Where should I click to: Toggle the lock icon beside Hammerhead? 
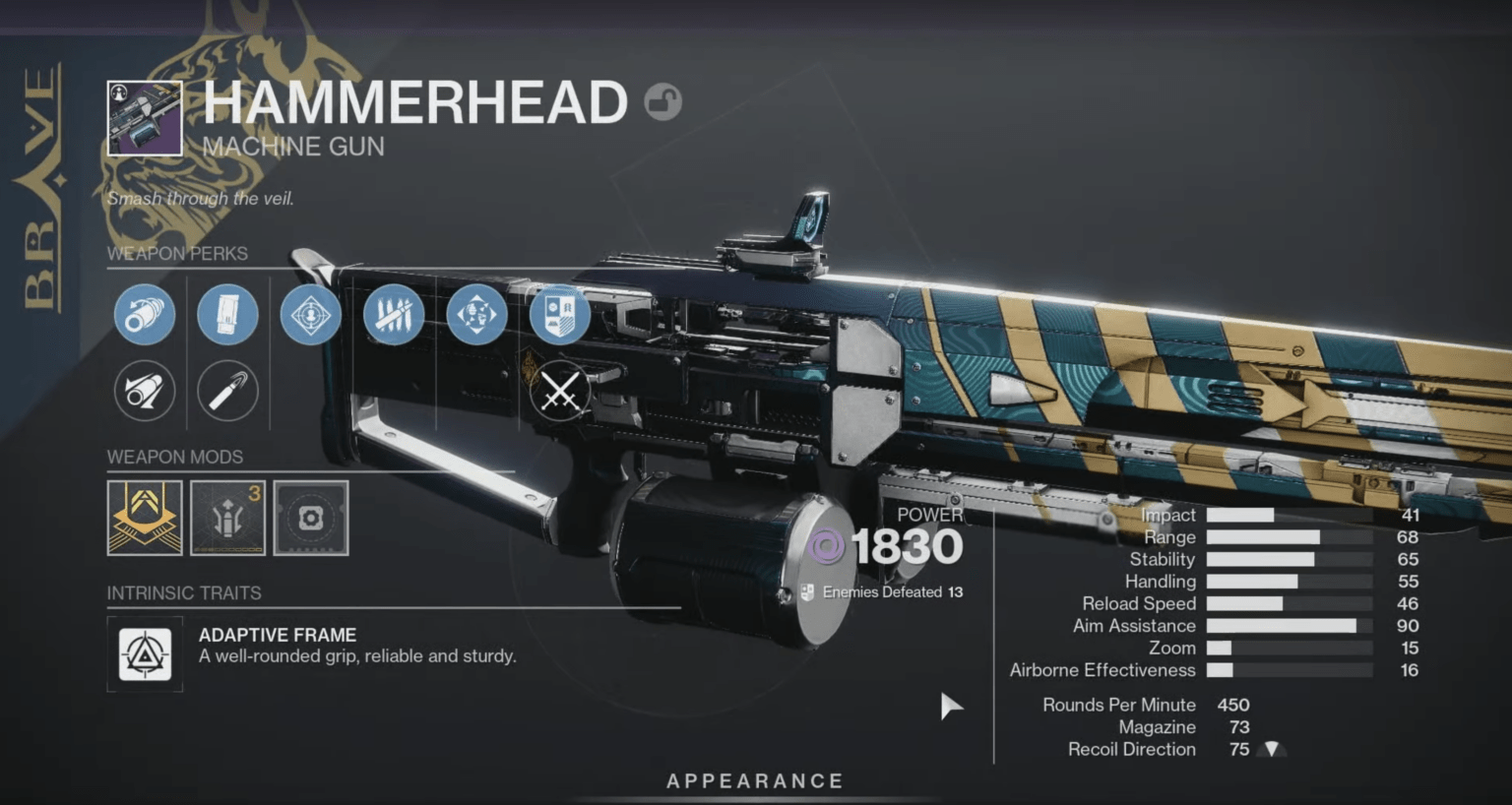pos(664,103)
